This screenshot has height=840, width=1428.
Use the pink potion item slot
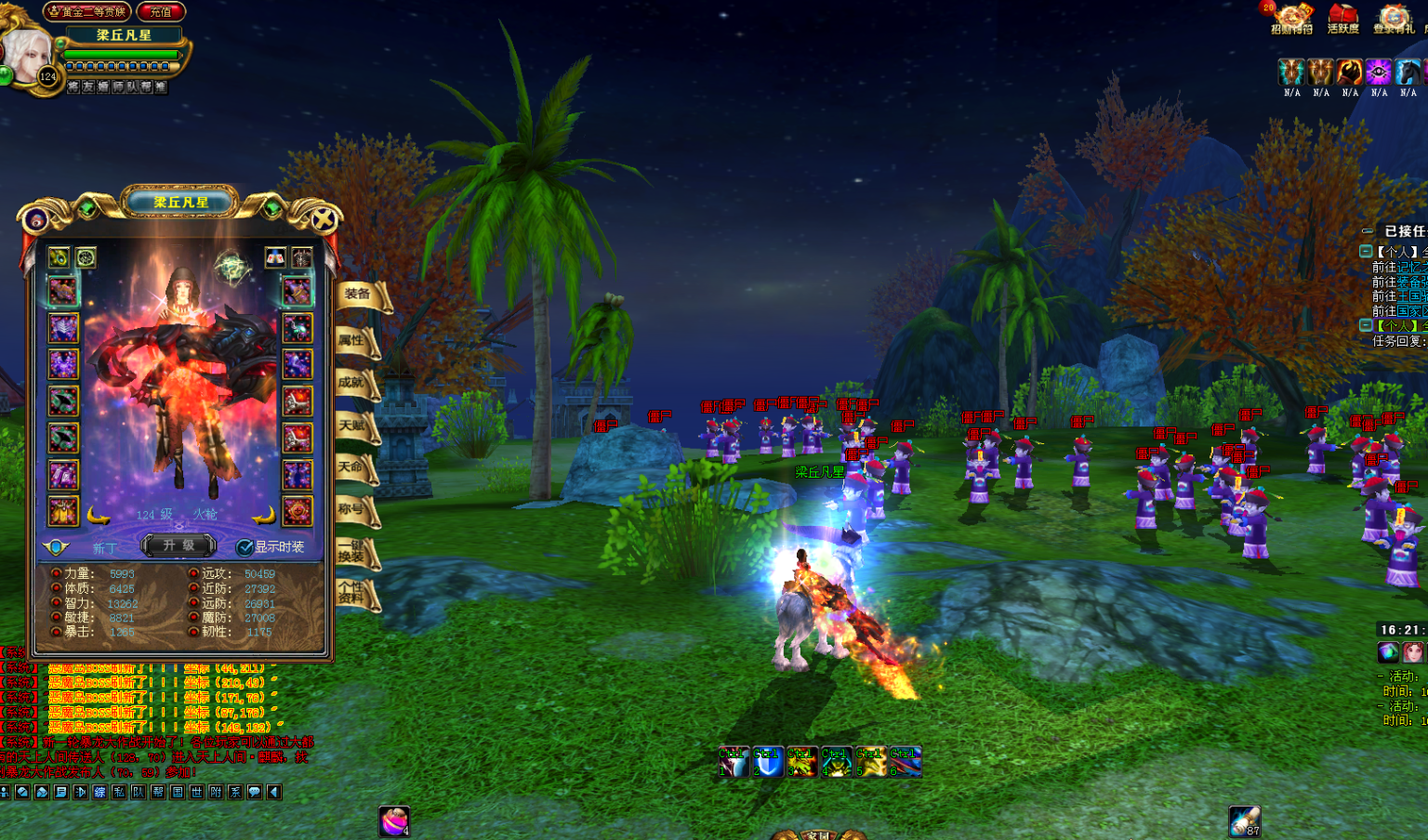[394, 821]
